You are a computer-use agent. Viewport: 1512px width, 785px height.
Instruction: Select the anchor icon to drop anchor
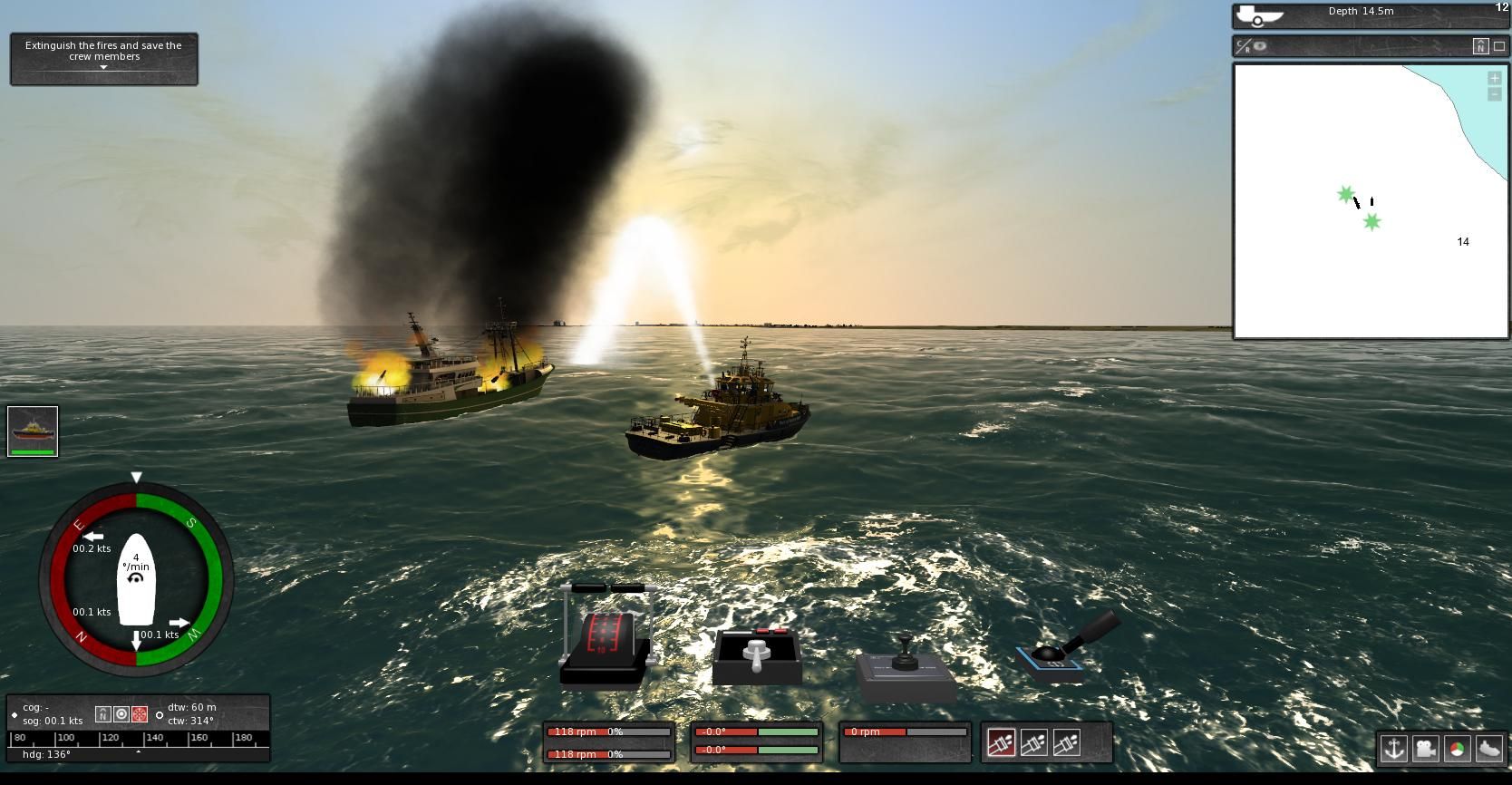coord(1394,748)
